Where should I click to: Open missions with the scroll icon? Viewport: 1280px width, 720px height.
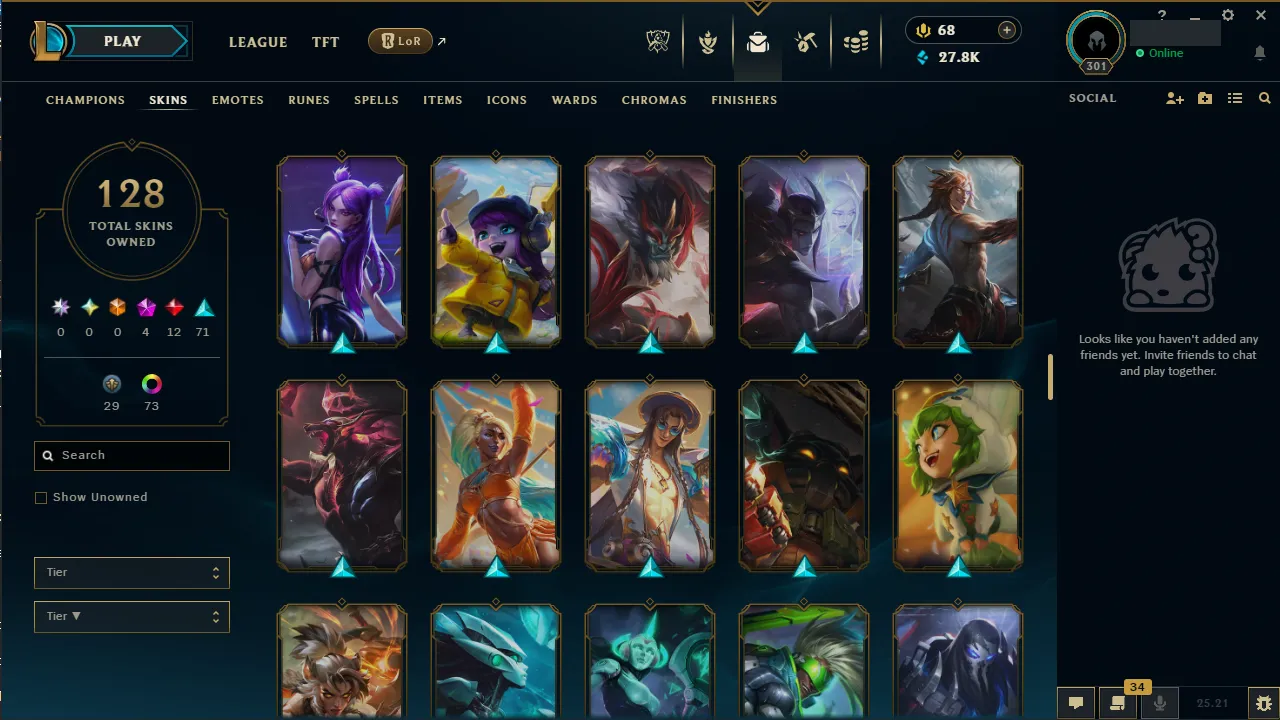(x=1118, y=703)
